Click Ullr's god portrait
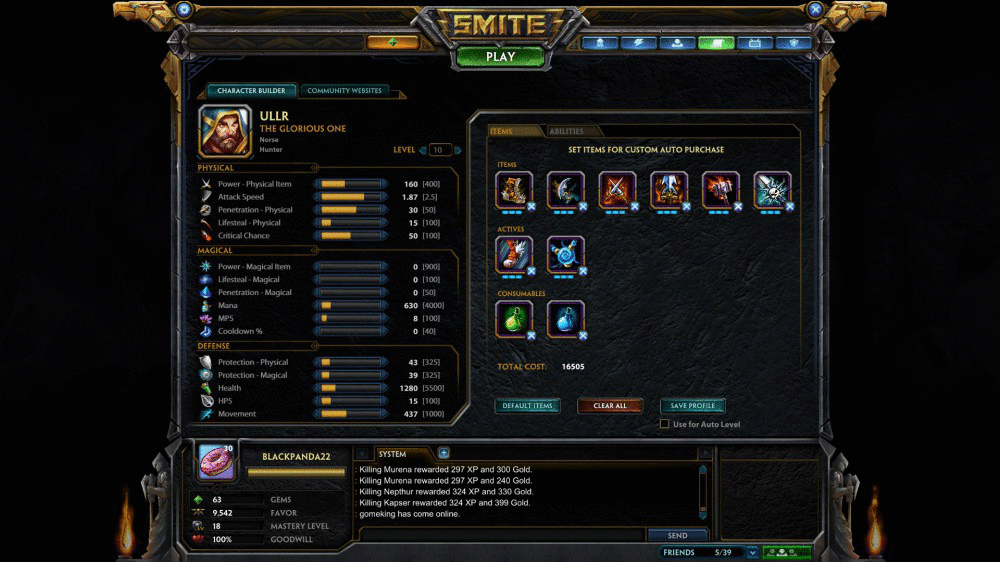Image resolution: width=1000 pixels, height=562 pixels. pos(225,132)
